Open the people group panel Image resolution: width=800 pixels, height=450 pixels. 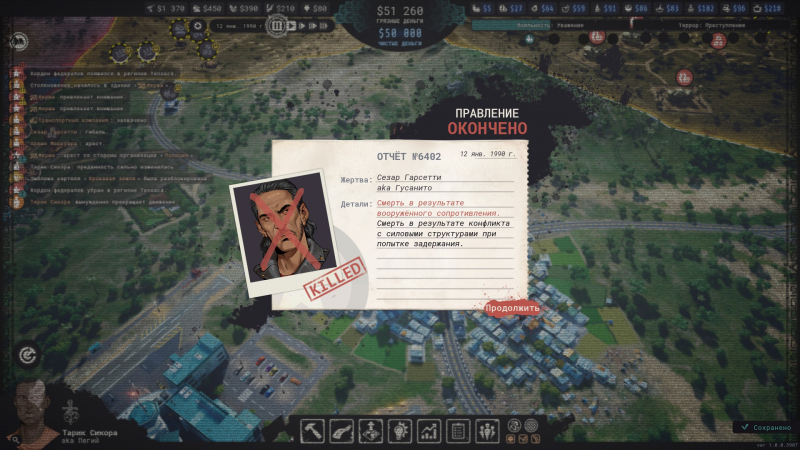488,431
